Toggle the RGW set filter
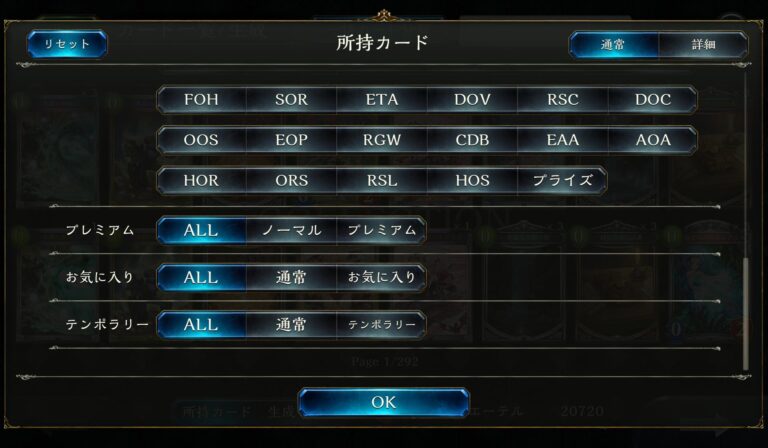This screenshot has width=768, height=448. coord(381,140)
